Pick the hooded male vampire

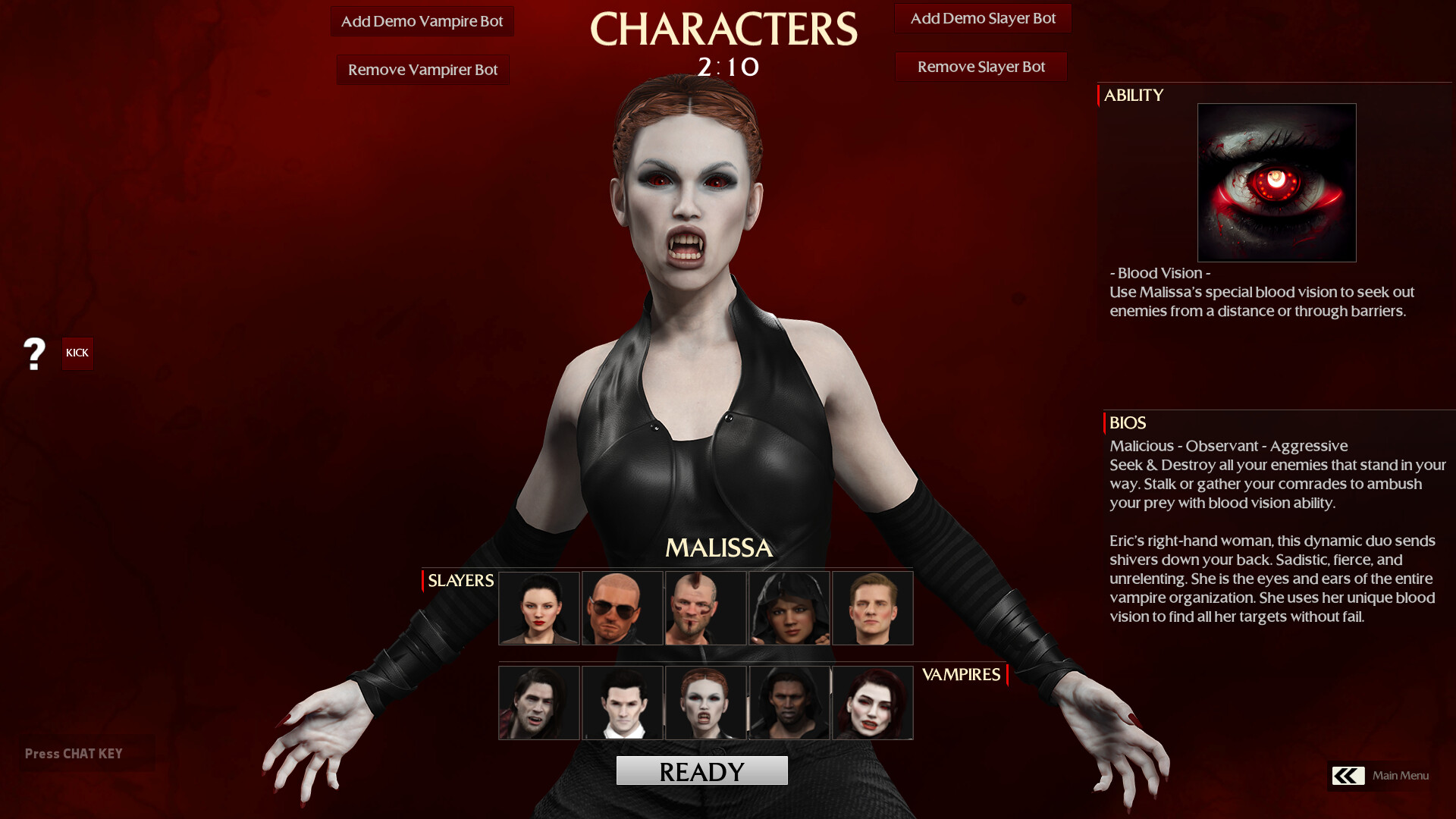(x=789, y=703)
